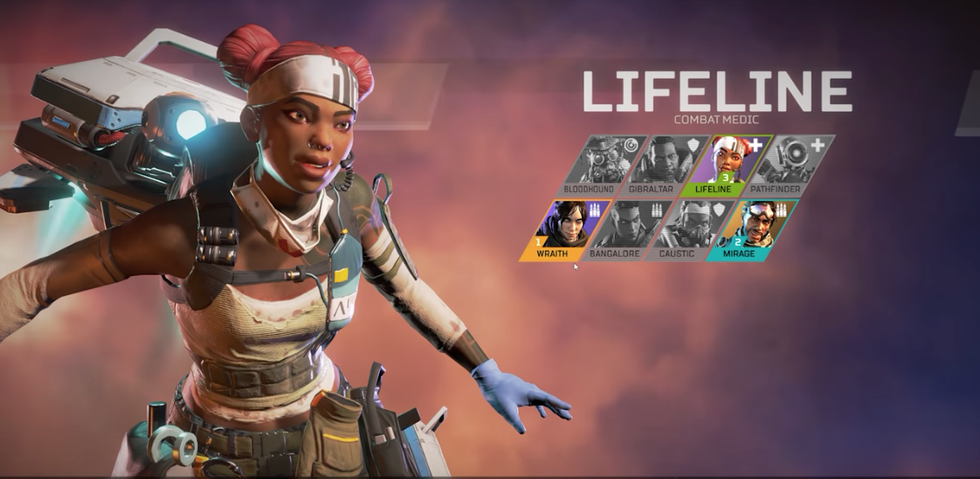This screenshot has height=479, width=980.
Task: Pick the Mirage legend tile
Action: point(755,229)
